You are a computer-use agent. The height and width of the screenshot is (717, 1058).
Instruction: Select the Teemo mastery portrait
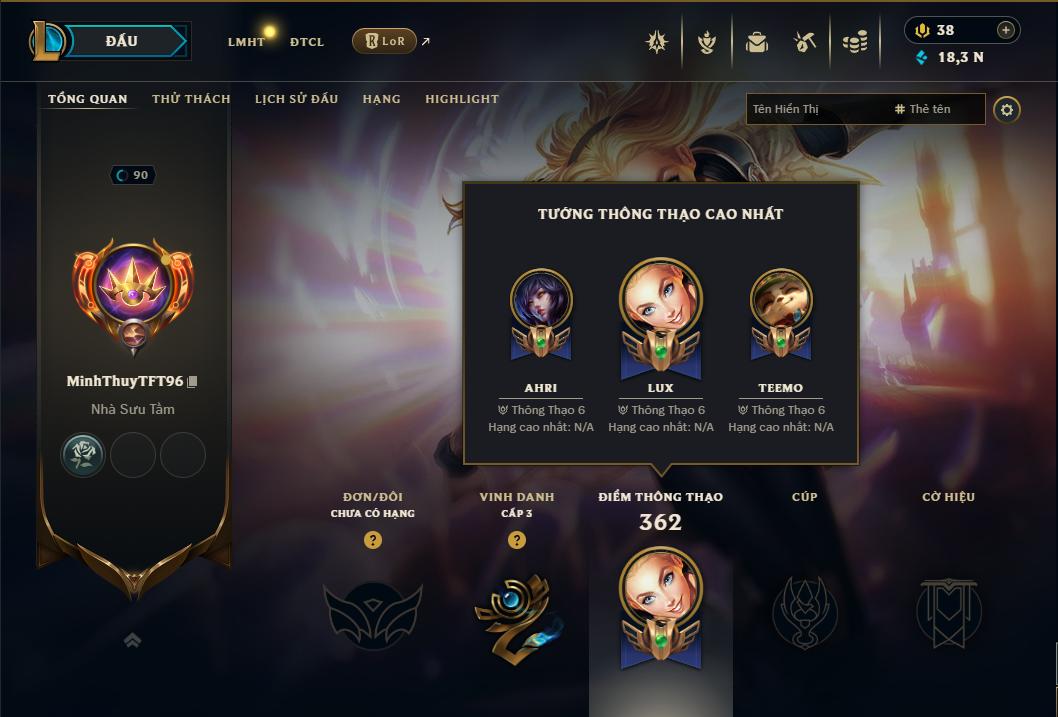click(x=781, y=301)
